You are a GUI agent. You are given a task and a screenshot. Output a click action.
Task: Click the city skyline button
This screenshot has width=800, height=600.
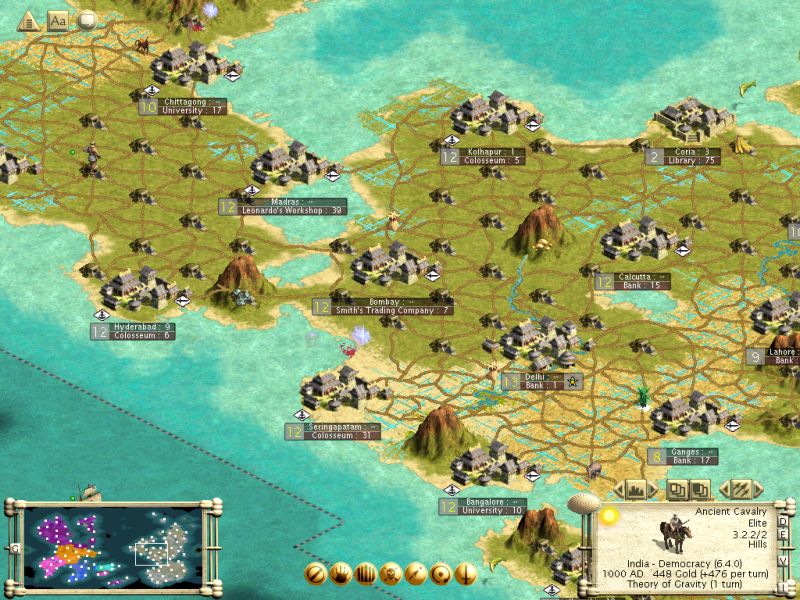[636, 490]
